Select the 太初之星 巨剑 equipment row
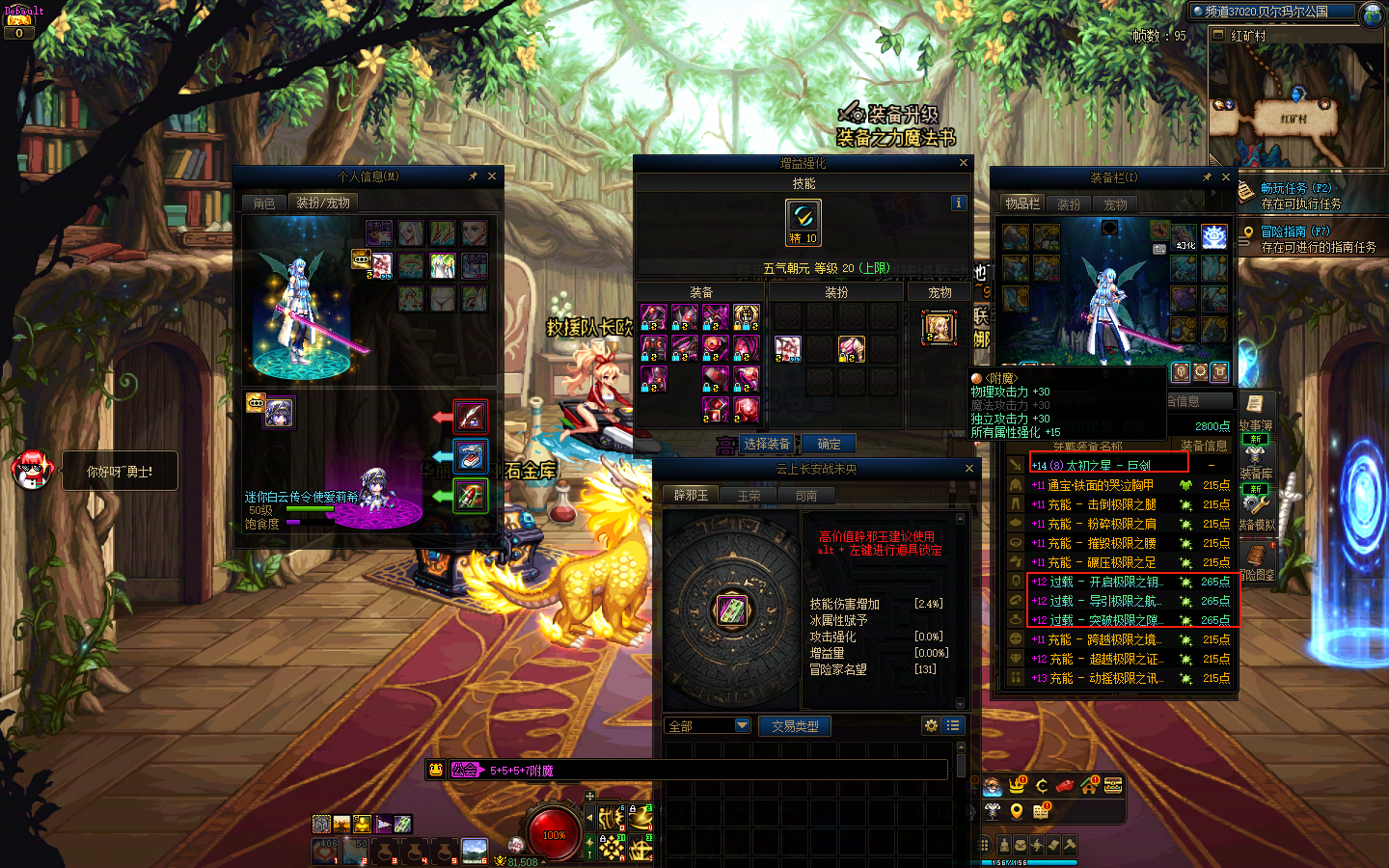This screenshot has width=1389, height=868. point(1109,465)
